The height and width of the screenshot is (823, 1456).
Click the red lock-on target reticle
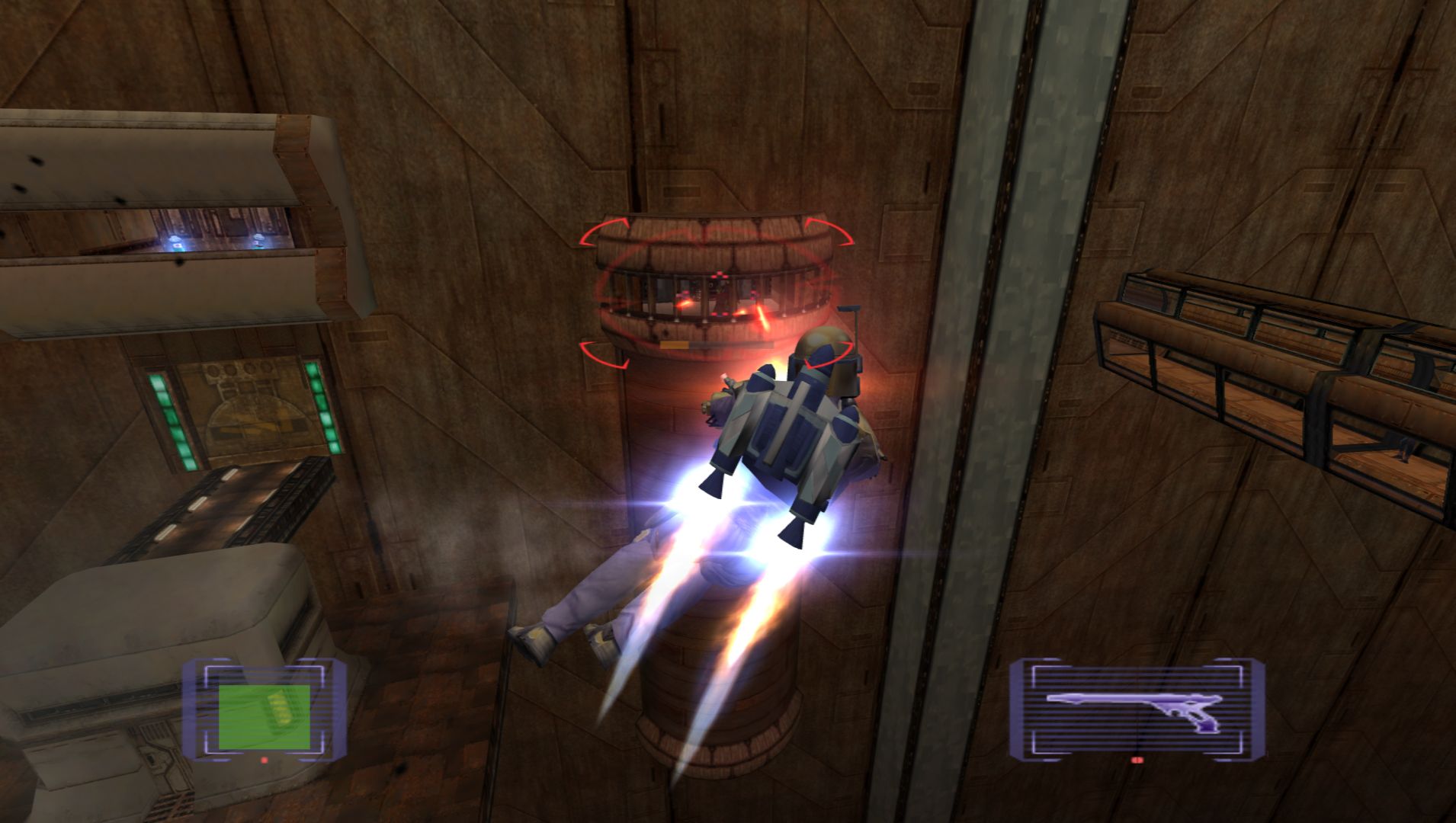point(714,292)
